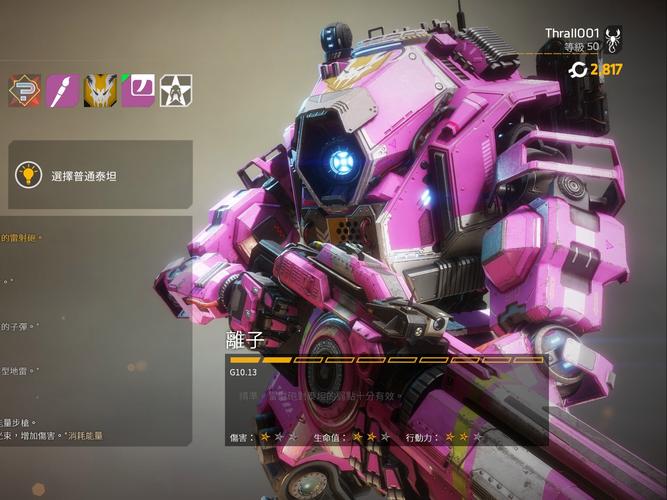Open the question mark kit slot
Screen dimensions: 667x500
[22, 90]
